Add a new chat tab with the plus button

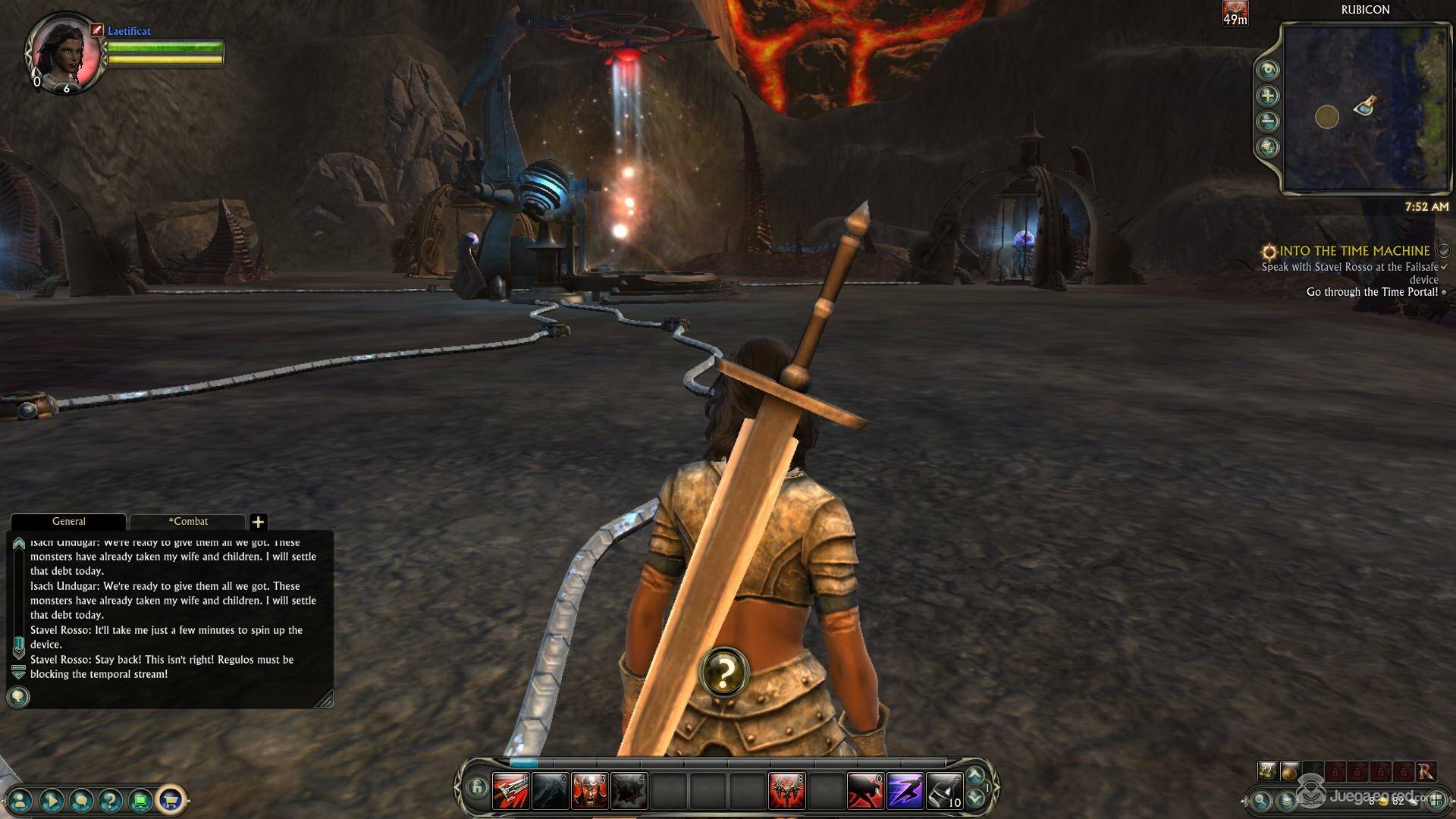click(x=258, y=522)
